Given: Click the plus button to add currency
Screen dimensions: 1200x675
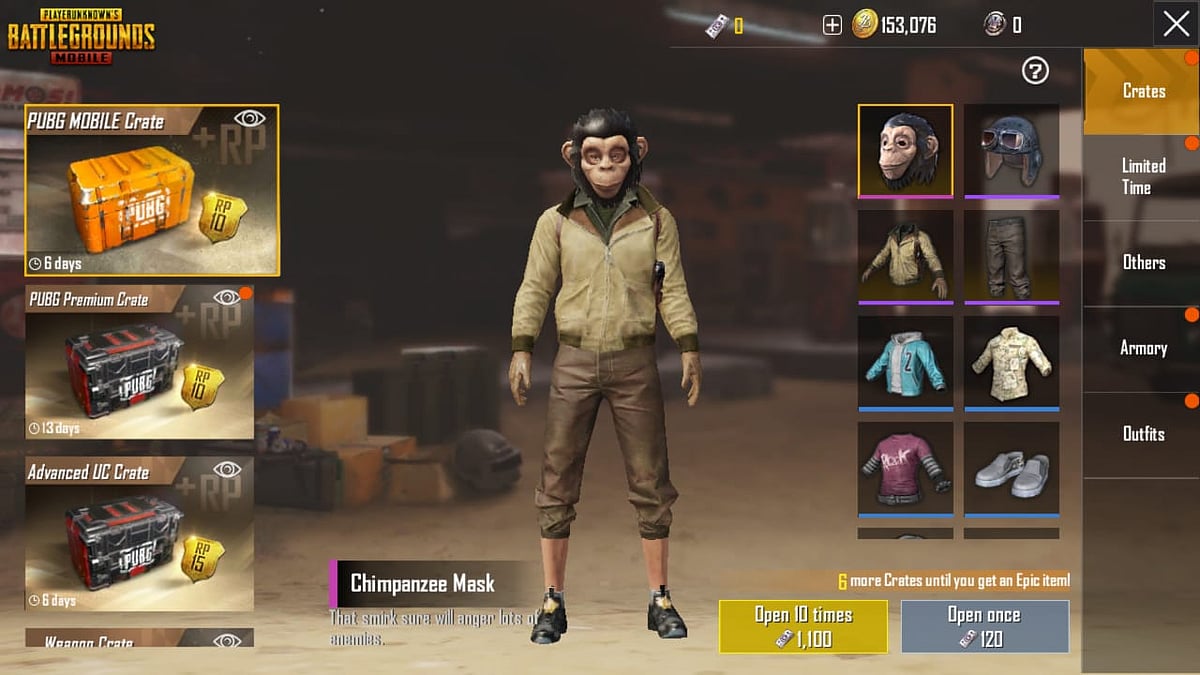Looking at the screenshot, I should tap(832, 25).
